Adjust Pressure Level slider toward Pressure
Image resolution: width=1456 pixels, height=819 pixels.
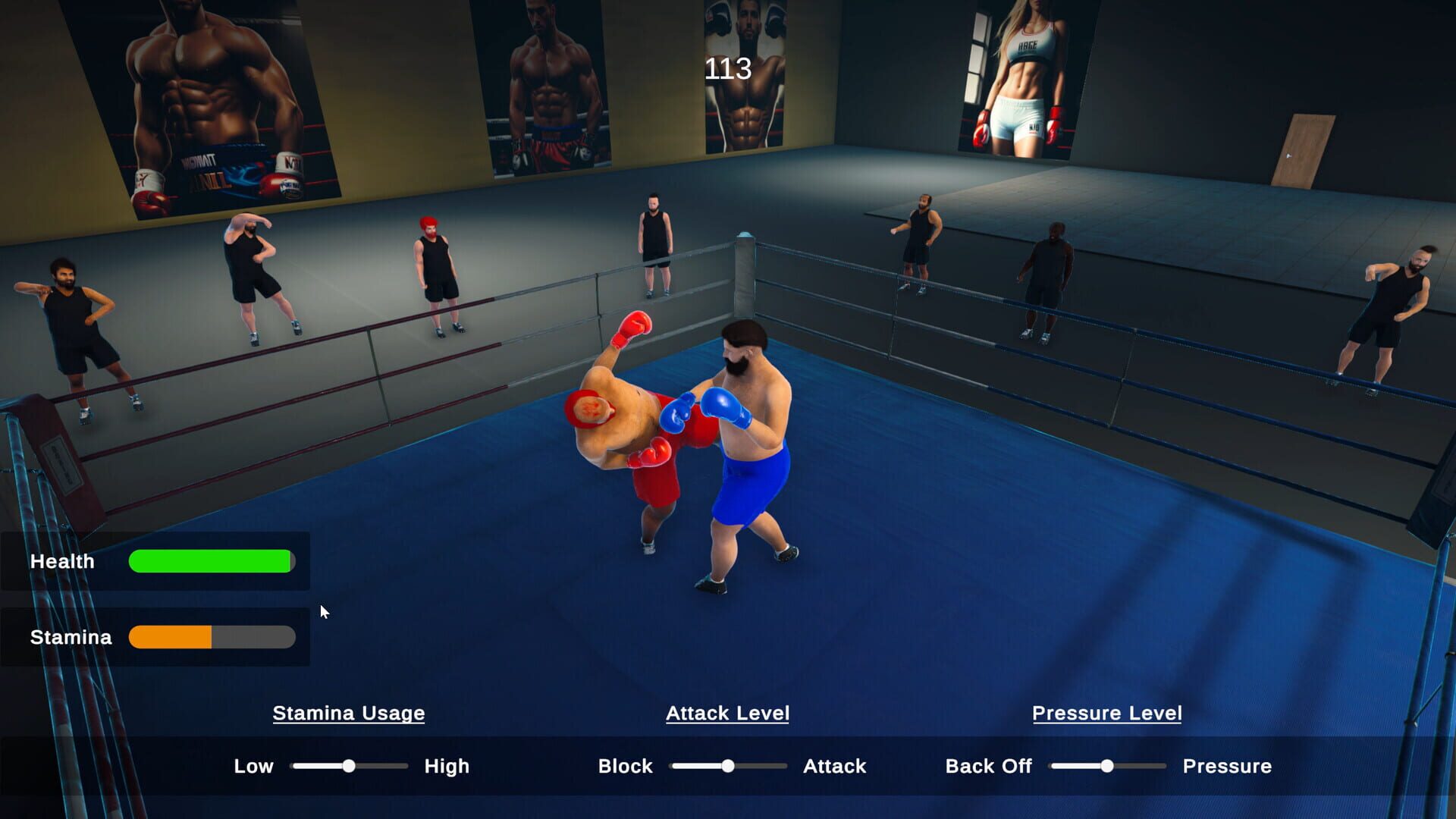1153,767
